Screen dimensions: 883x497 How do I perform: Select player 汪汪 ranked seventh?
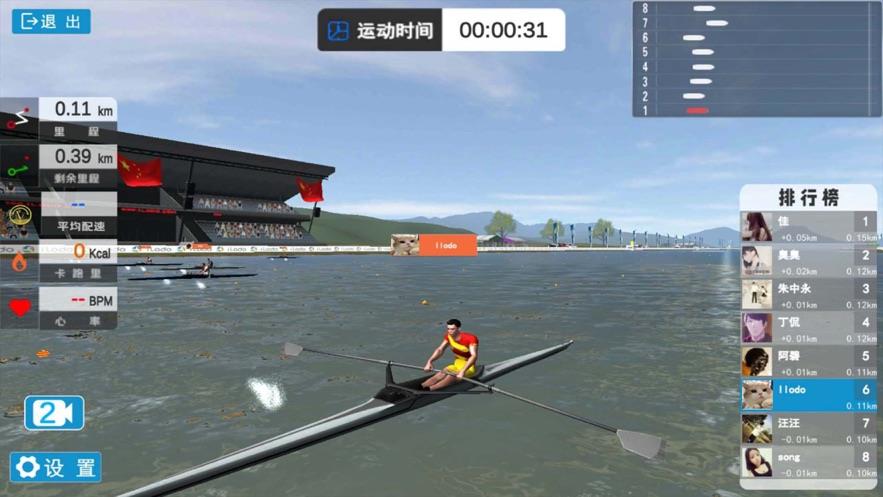point(808,429)
